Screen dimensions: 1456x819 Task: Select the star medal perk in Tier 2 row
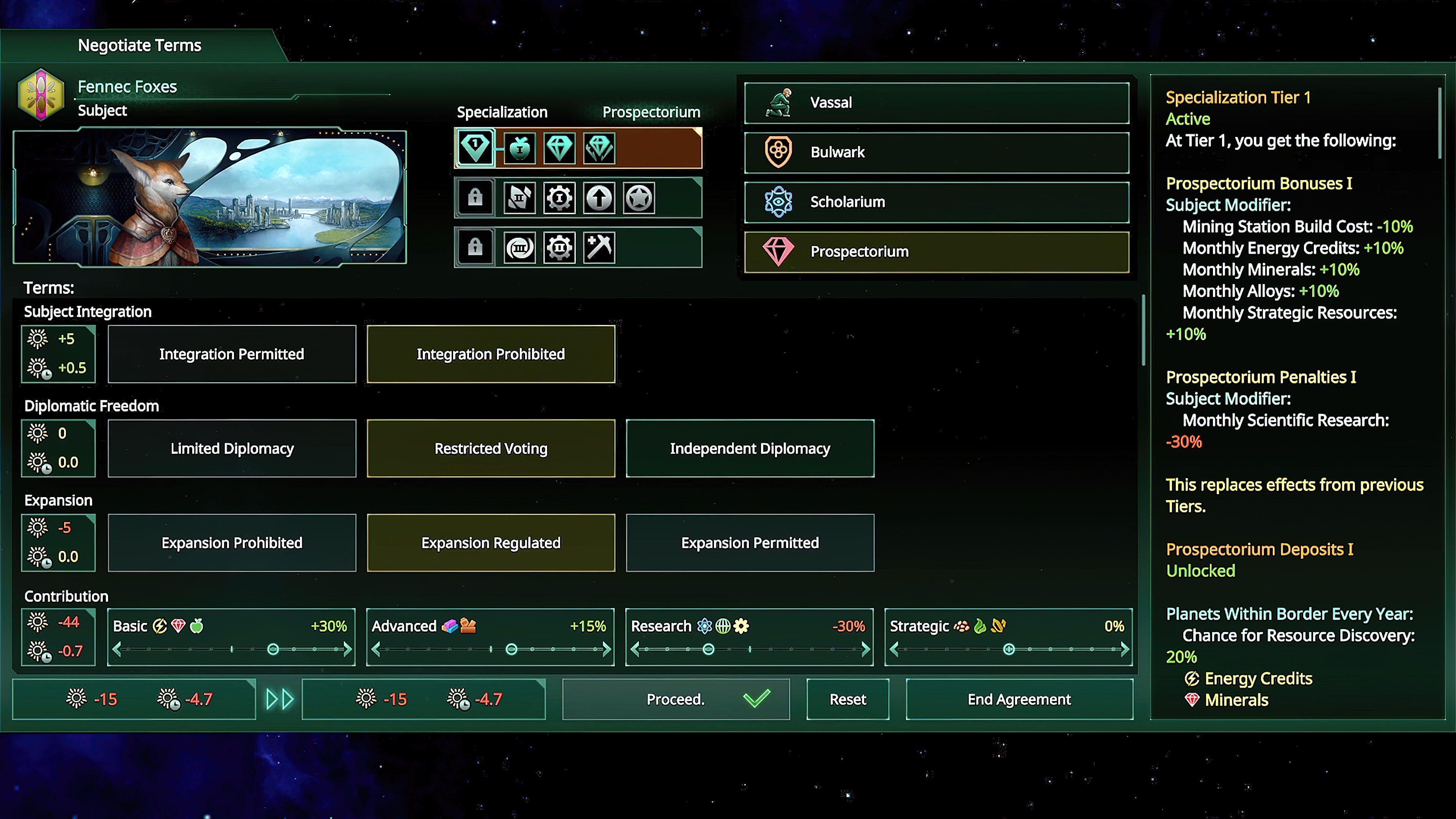tap(639, 197)
